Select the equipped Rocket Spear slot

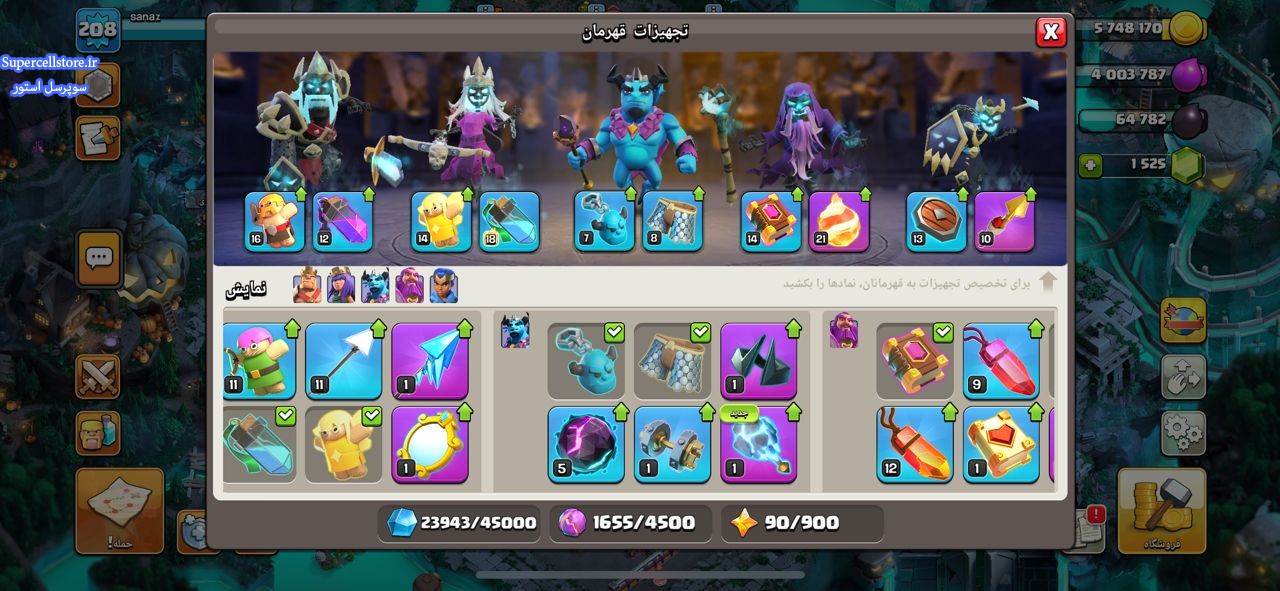(x=1004, y=221)
